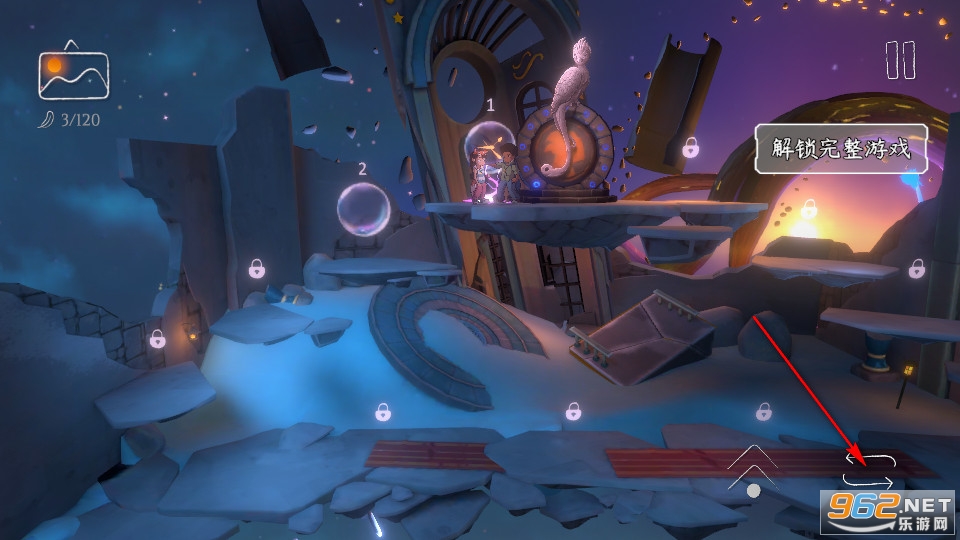Image resolution: width=960 pixels, height=540 pixels.
Task: Pause the game with the pause button
Action: [900, 60]
